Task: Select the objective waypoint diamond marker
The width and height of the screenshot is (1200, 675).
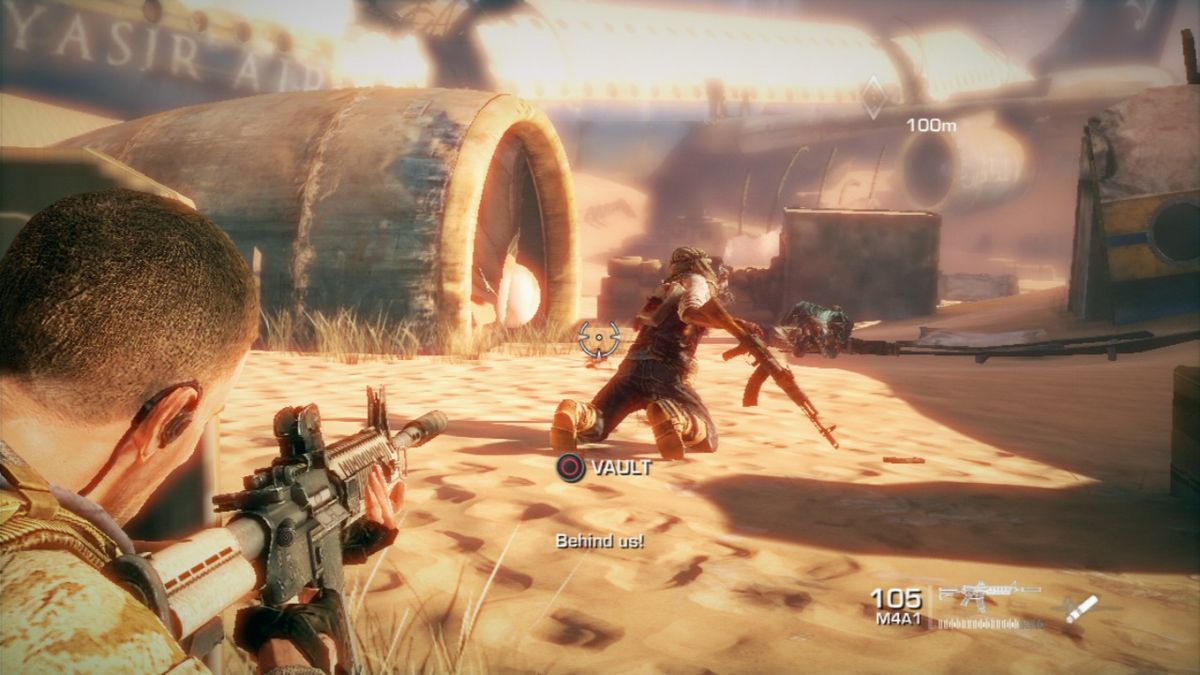Action: (x=873, y=97)
